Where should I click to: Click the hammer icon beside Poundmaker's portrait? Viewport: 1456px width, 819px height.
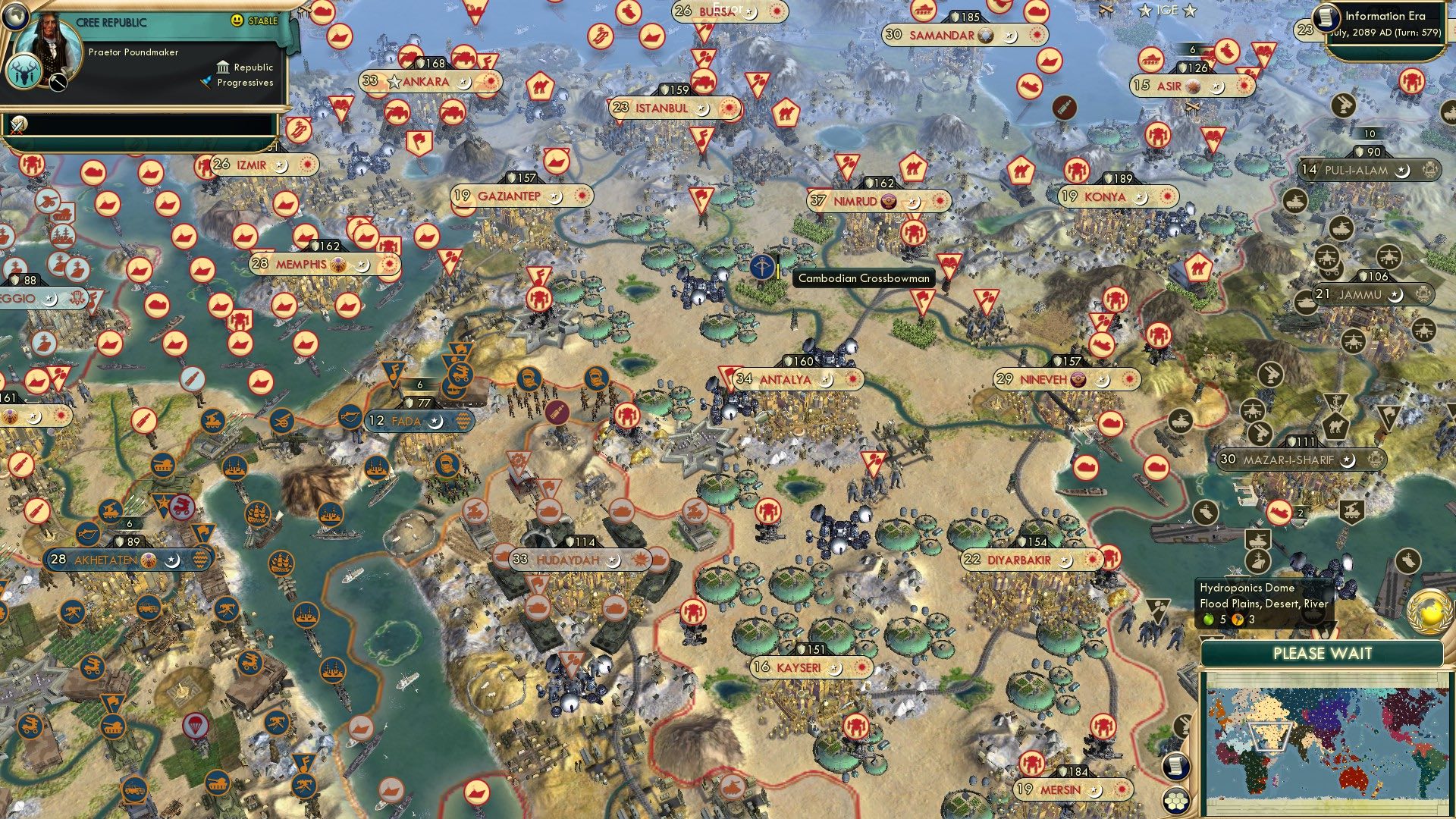58,85
